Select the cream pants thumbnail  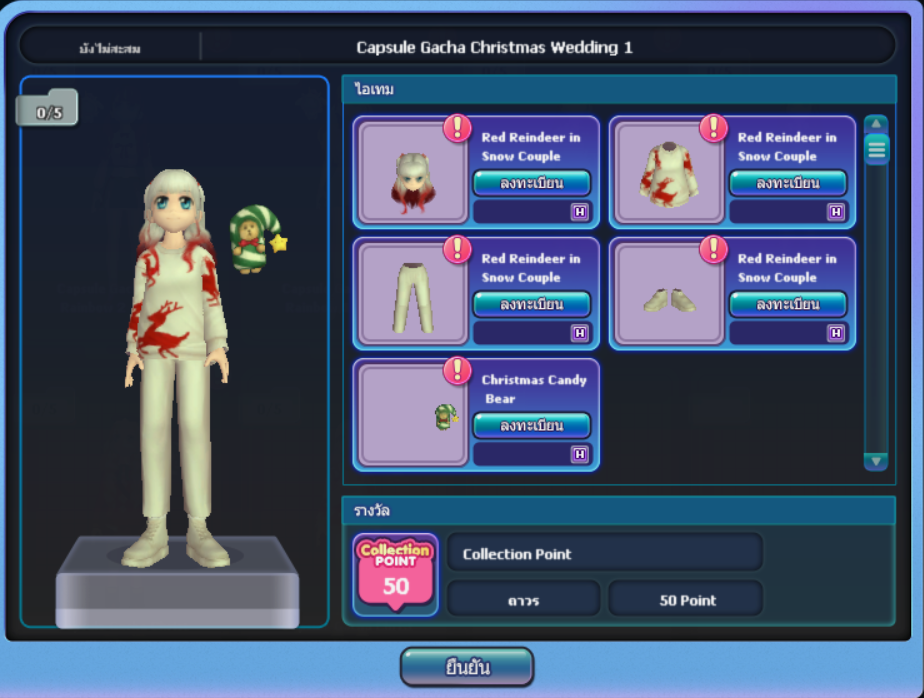(x=412, y=294)
